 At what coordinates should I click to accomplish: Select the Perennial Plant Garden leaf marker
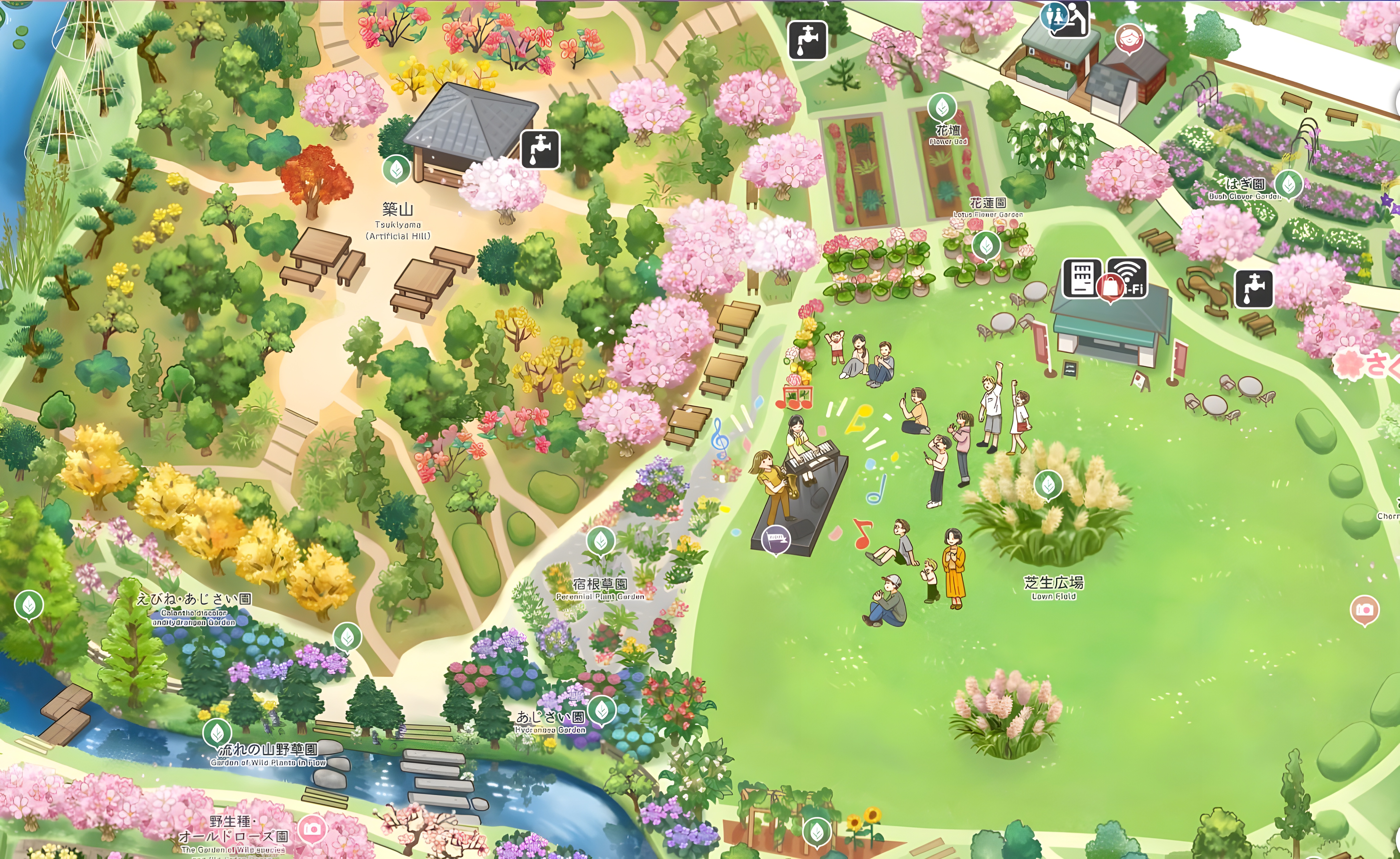point(601,540)
